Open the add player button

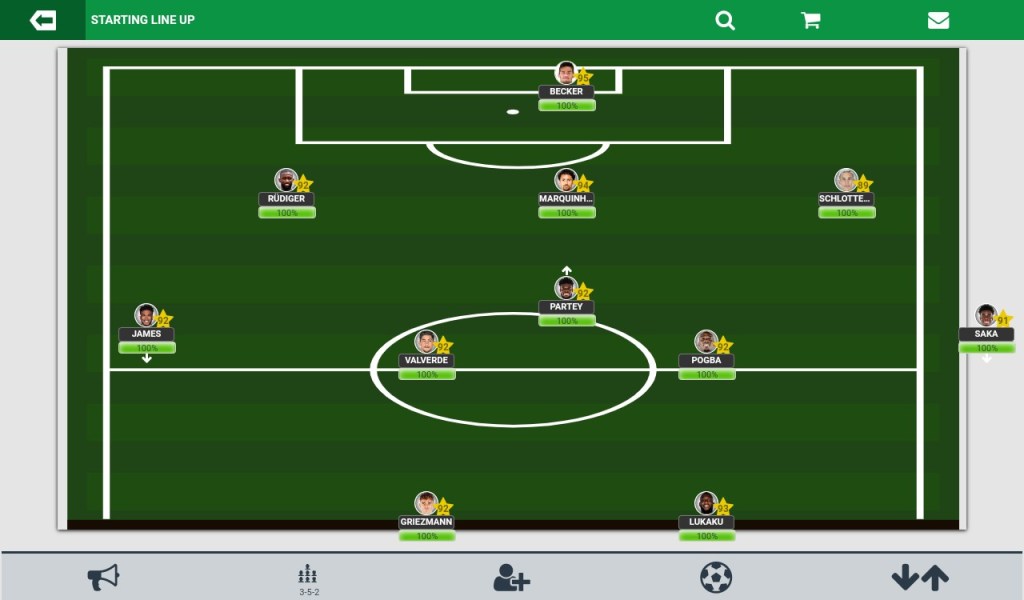tap(512, 577)
